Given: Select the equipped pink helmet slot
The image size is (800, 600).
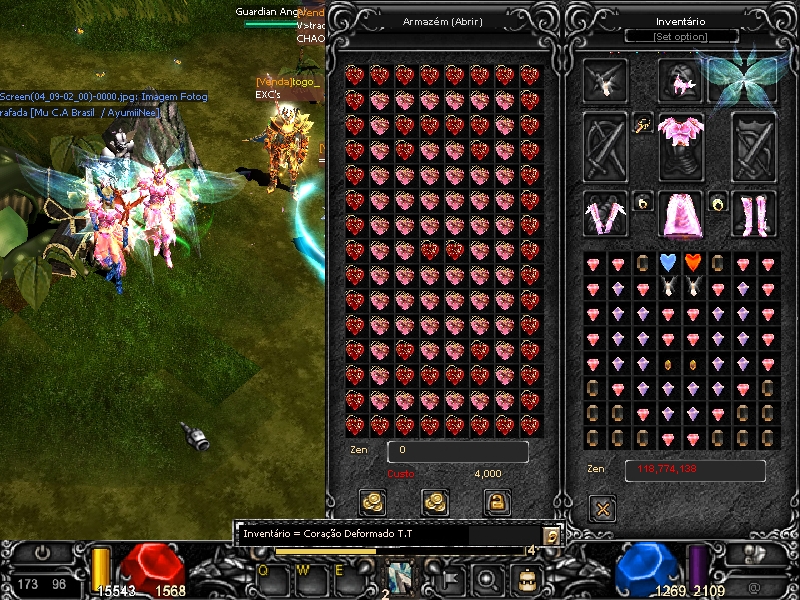Looking at the screenshot, I should click(x=680, y=81).
